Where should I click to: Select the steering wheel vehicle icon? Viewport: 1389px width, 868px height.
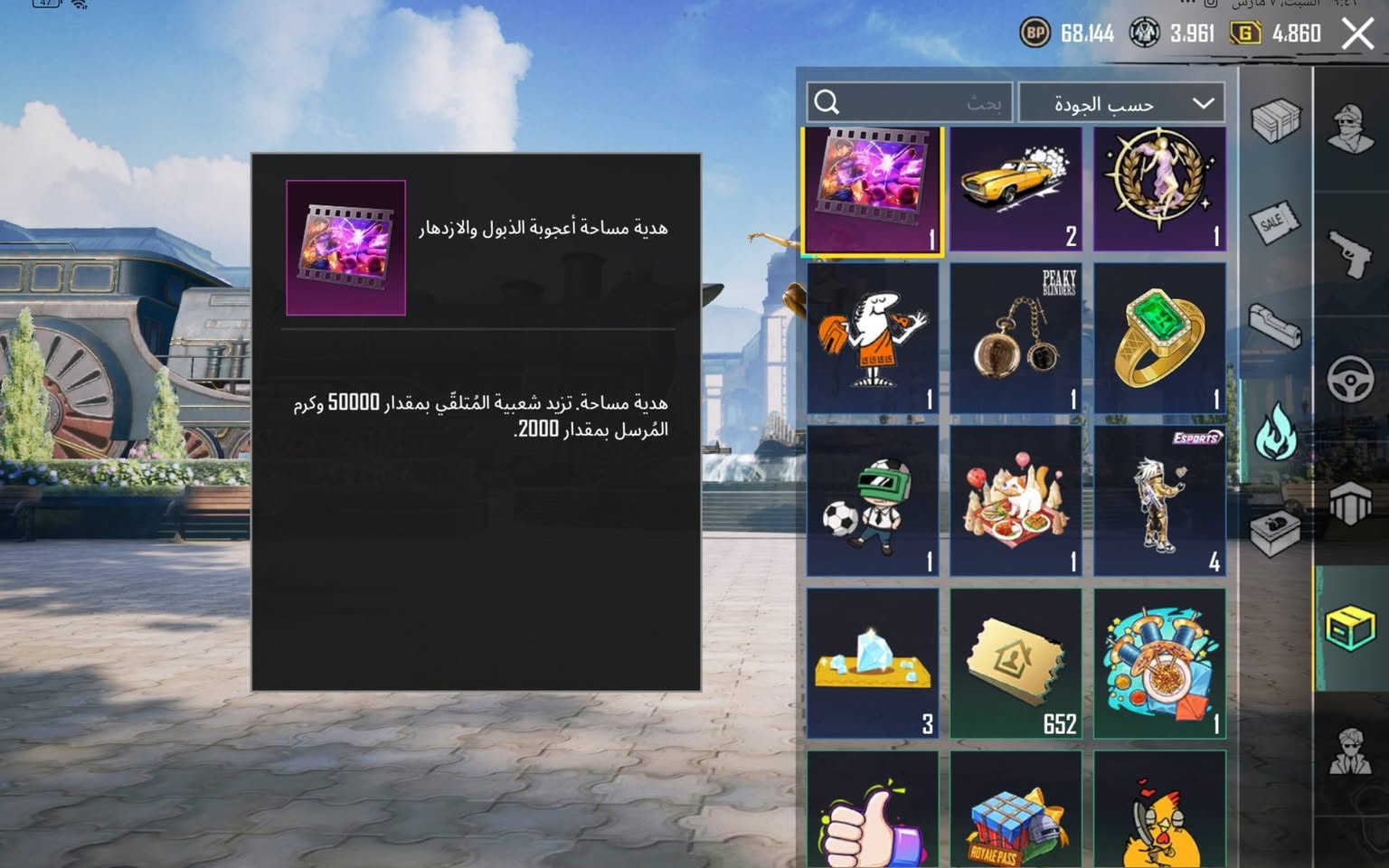(1350, 380)
